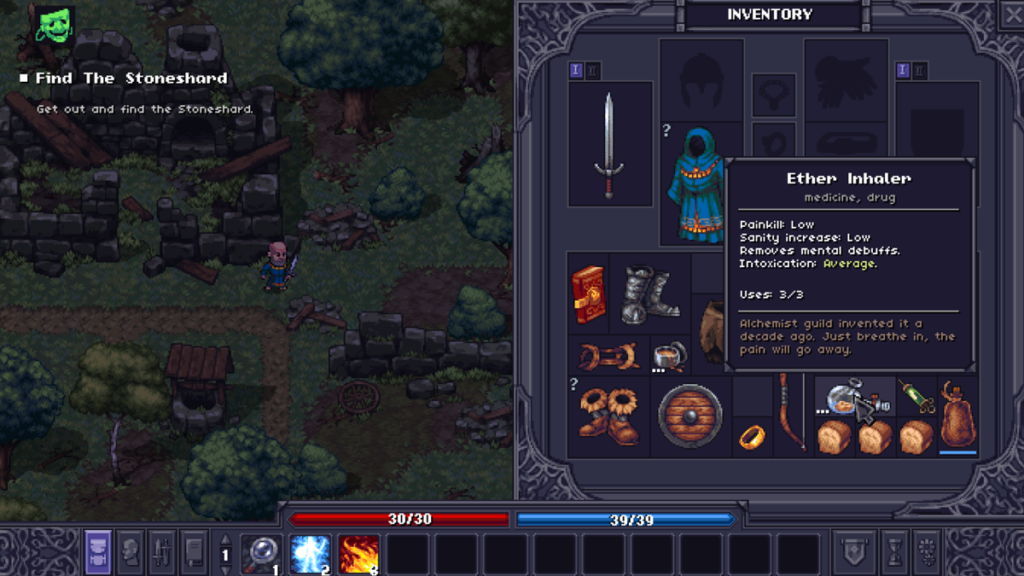Use the Ether Inhaler flask

[x=842, y=399]
